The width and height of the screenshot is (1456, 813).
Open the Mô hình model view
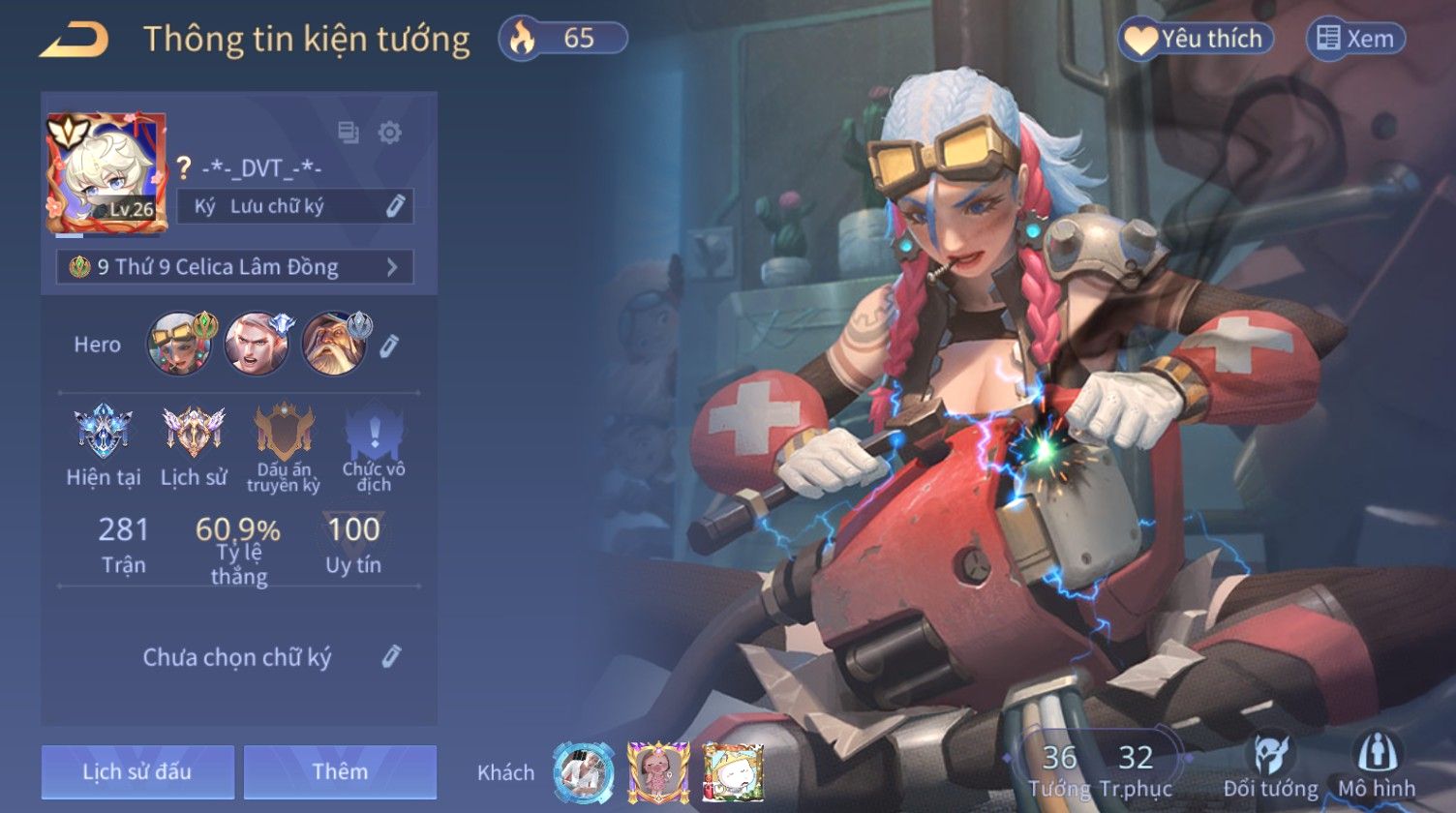click(x=1377, y=766)
